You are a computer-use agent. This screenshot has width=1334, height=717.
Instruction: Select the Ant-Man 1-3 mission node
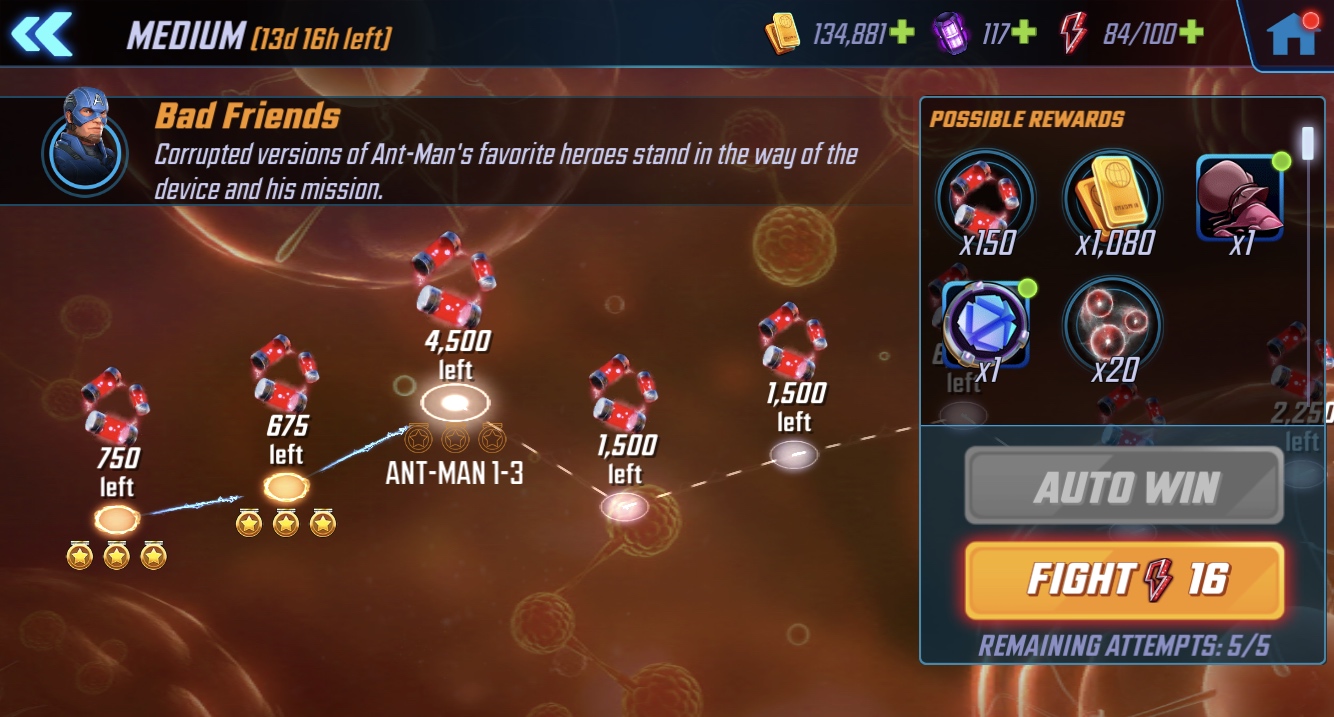[x=455, y=404]
